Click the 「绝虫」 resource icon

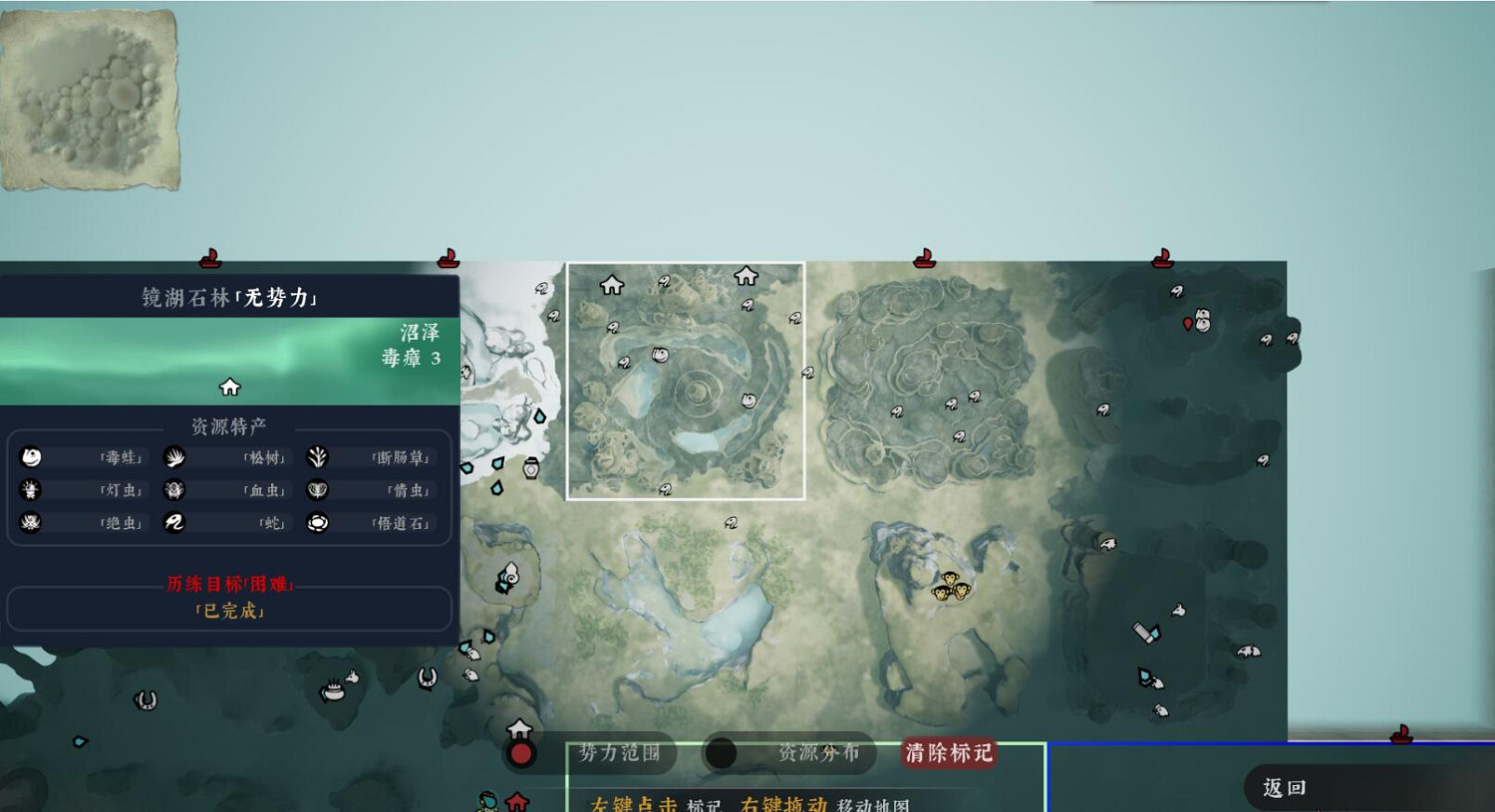(x=32, y=522)
